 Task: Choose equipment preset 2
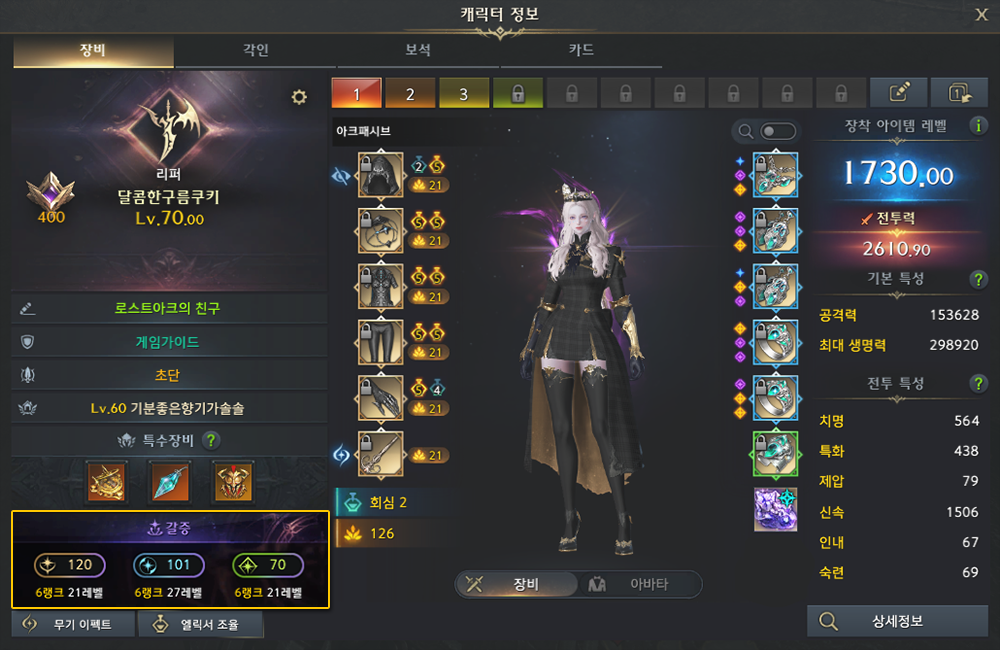410,94
